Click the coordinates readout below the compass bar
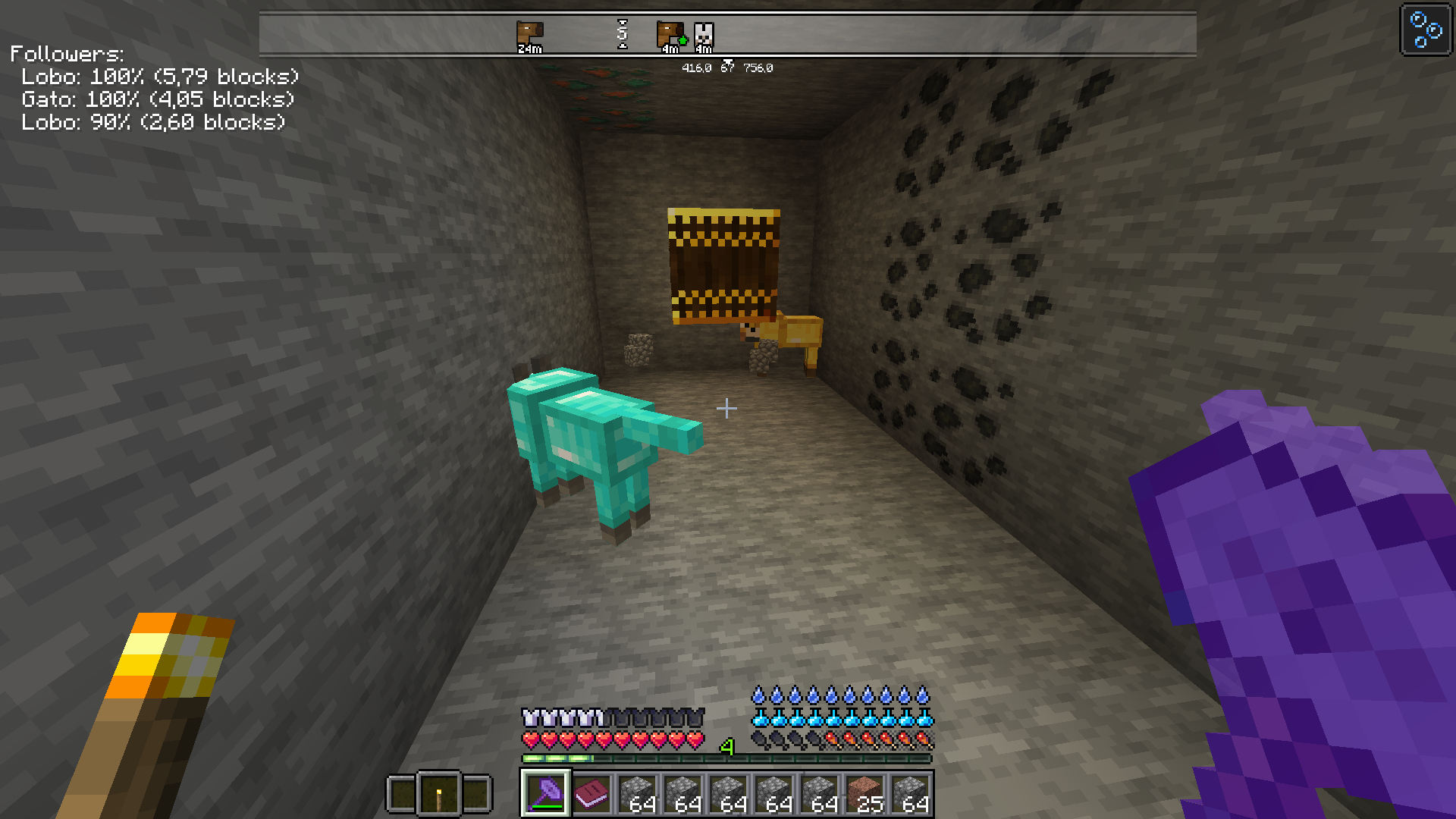This screenshot has width=1456, height=819. (726, 67)
